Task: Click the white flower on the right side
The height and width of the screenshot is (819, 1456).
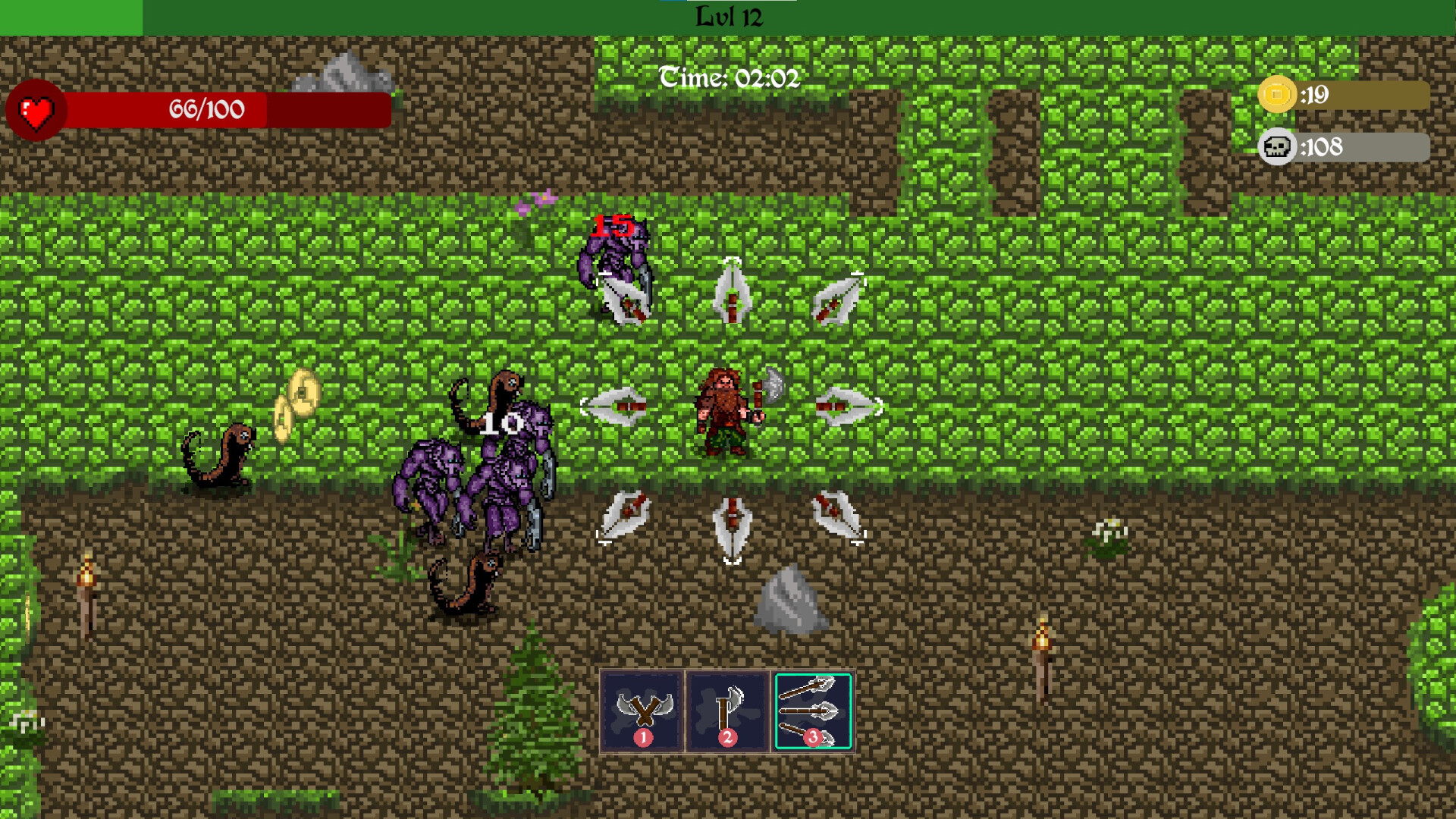Action: pos(1109,531)
